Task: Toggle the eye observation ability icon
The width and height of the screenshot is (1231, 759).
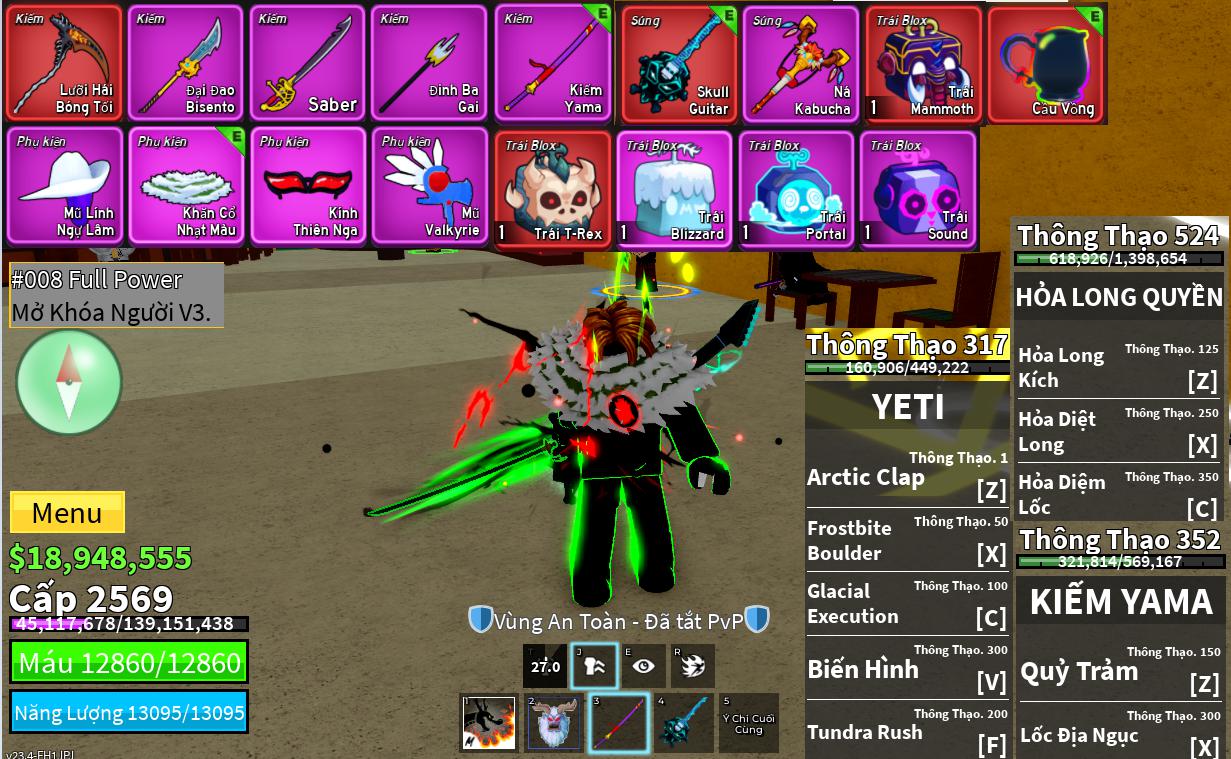Action: point(642,666)
